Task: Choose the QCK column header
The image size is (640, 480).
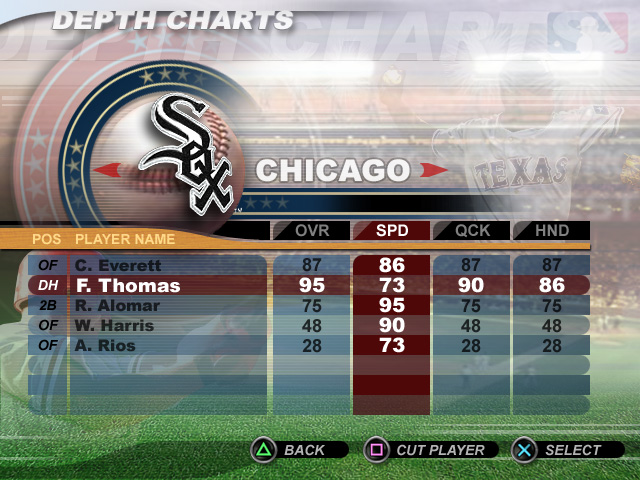Action: pyautogui.click(x=471, y=231)
